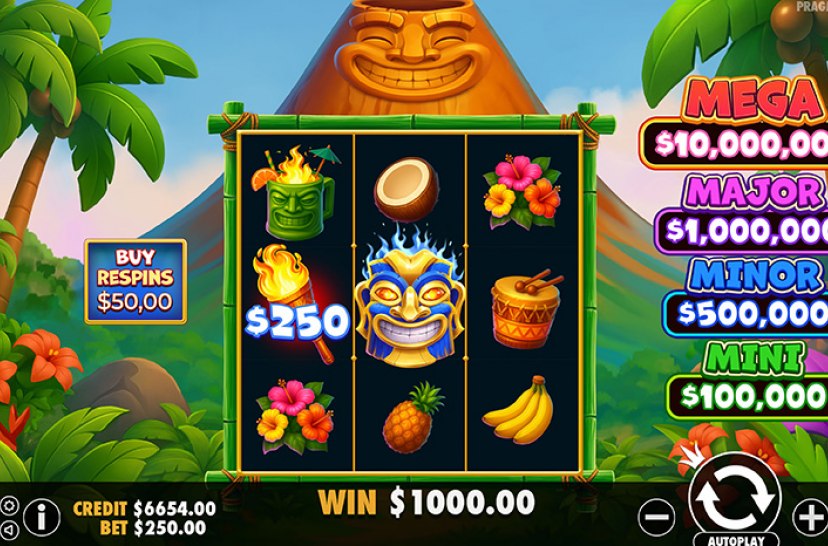Screen dimensions: 828x546
Task: Increase the bet with the plus button
Action: [810, 517]
